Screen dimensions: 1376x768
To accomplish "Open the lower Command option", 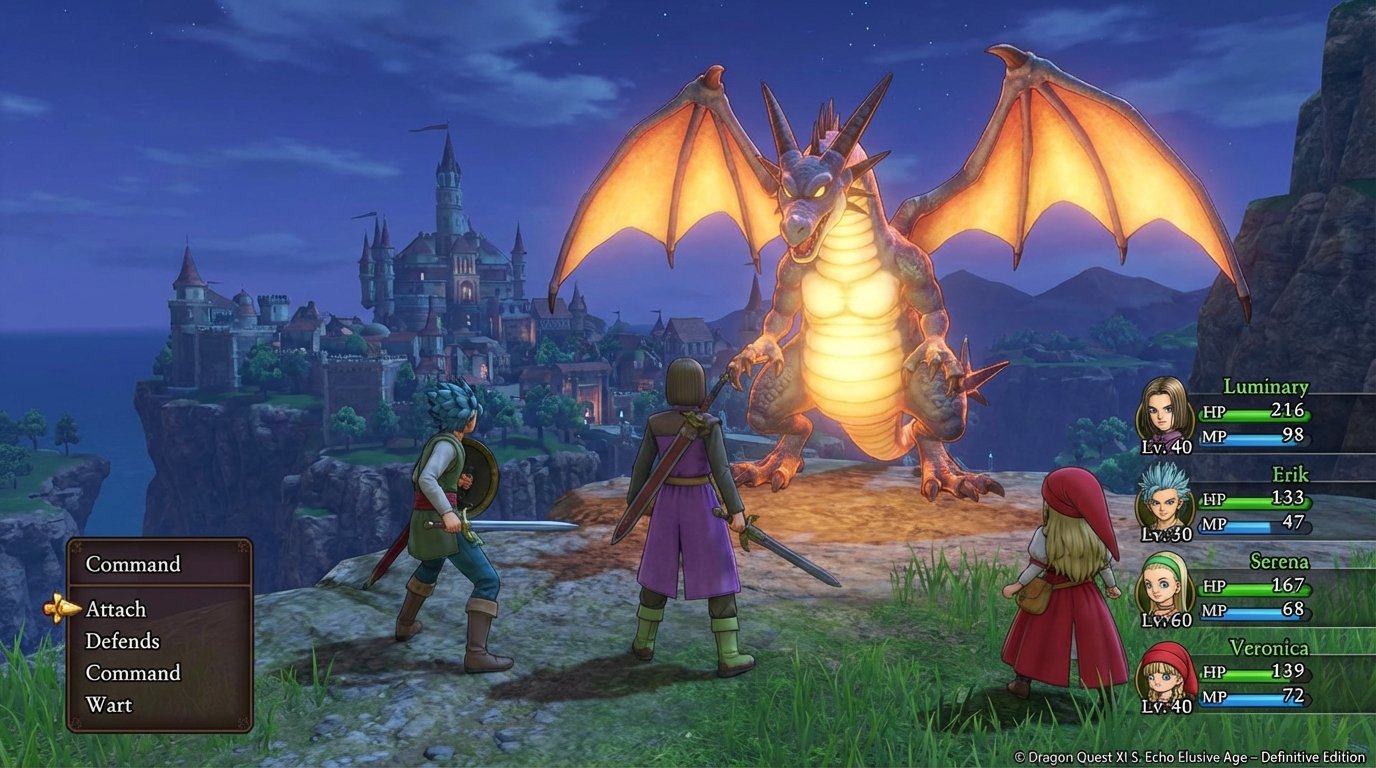I will pyautogui.click(x=131, y=673).
